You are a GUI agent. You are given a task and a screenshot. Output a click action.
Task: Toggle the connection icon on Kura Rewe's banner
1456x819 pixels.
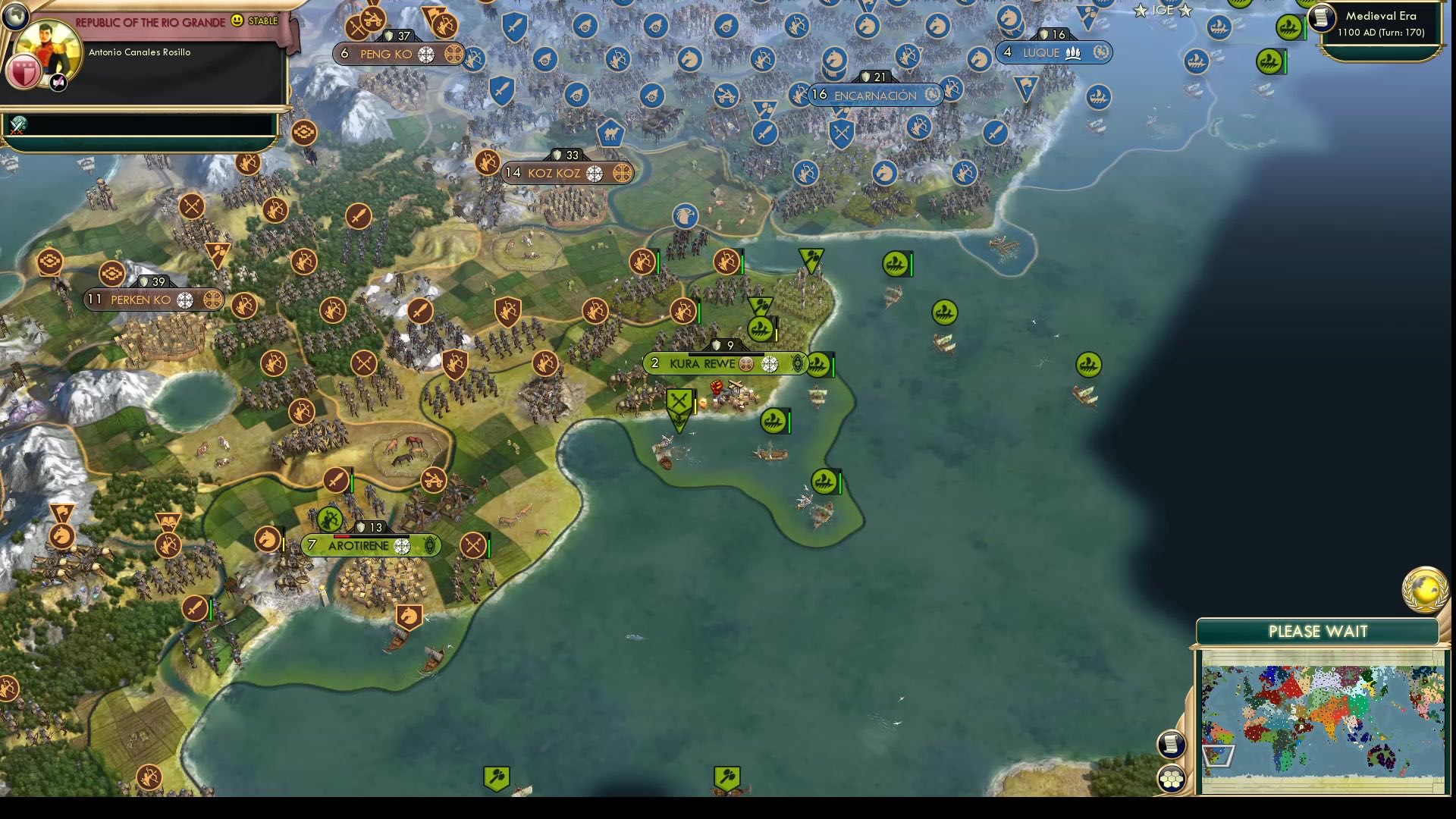click(746, 364)
